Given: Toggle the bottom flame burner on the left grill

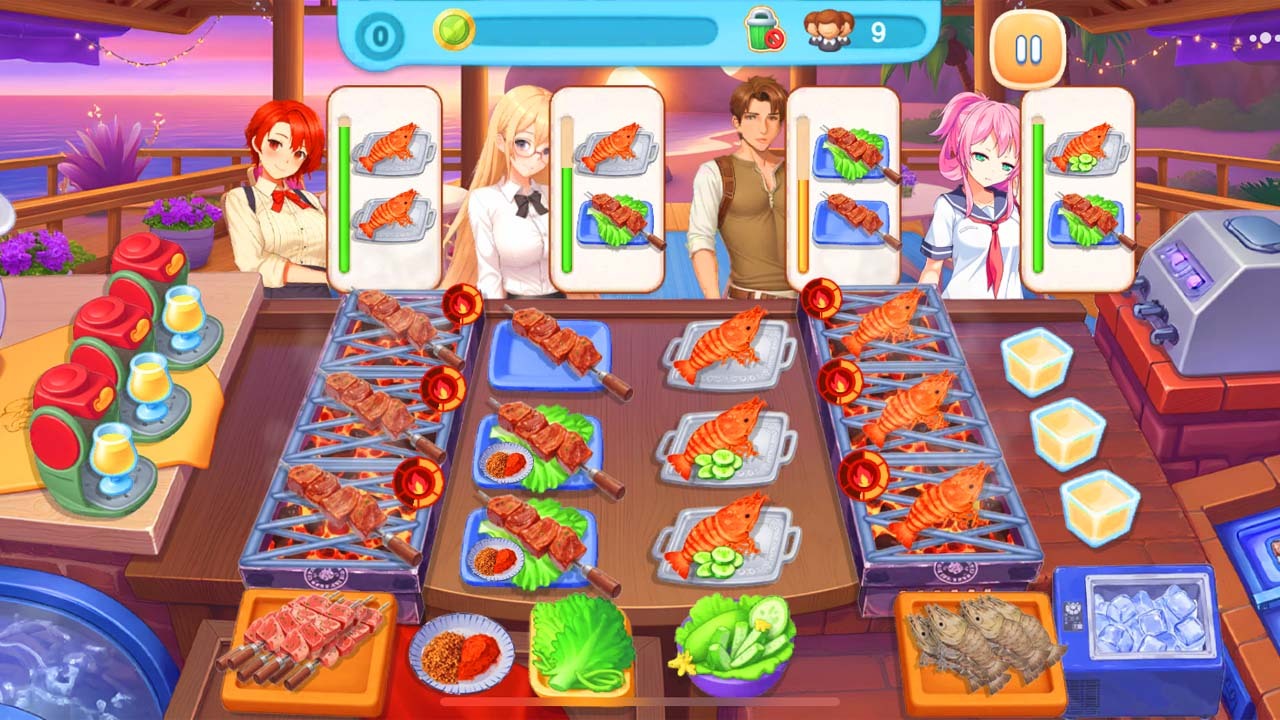Looking at the screenshot, I should (x=417, y=480).
